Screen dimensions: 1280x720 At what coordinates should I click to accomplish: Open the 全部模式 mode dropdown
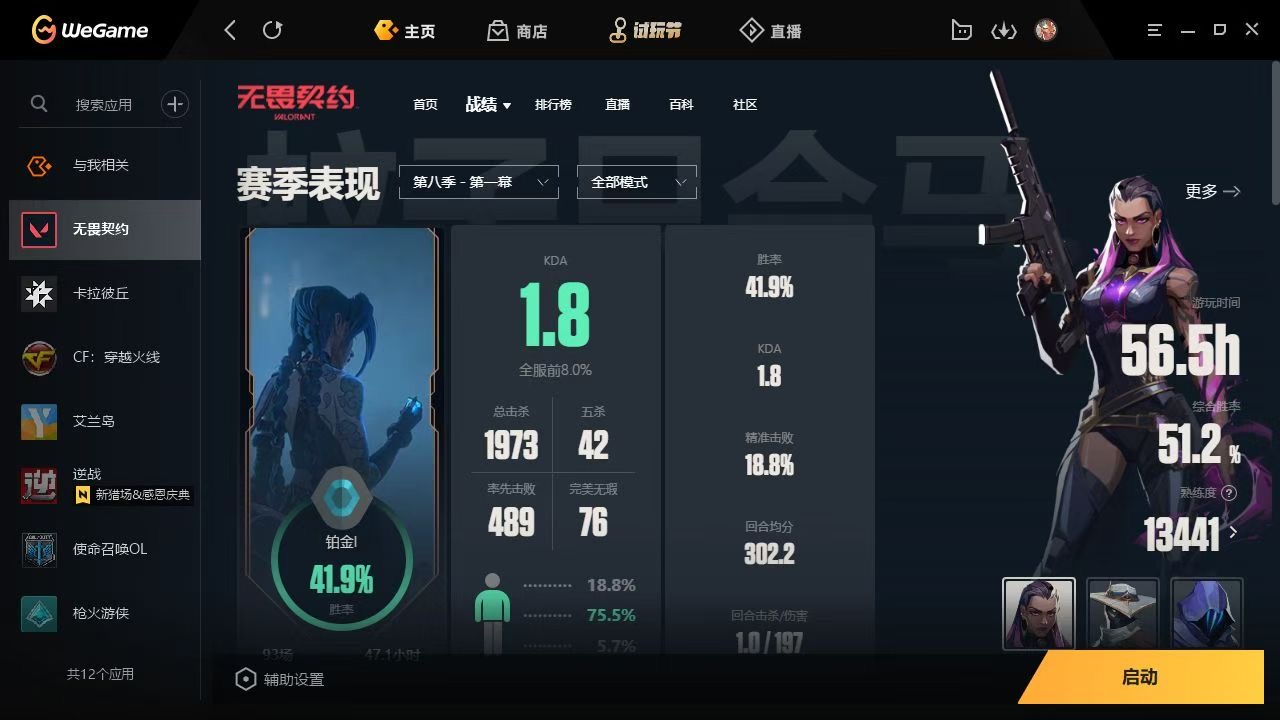636,182
